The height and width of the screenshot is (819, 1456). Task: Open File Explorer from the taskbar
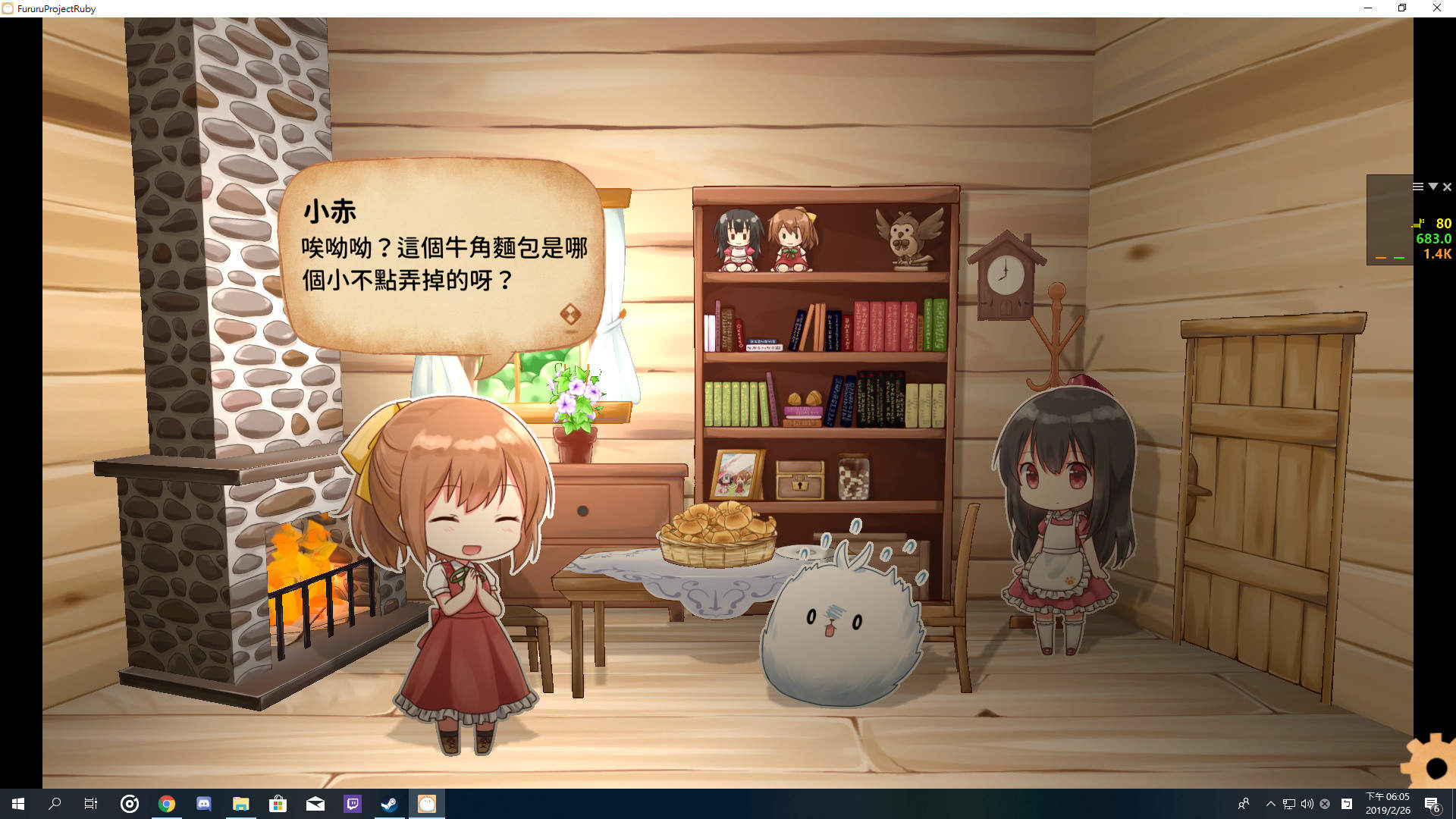[x=241, y=805]
